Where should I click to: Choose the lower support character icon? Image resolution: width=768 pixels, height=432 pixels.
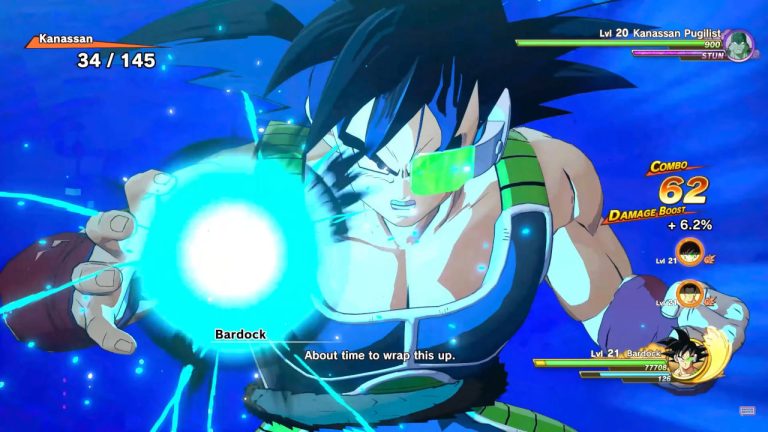(689, 295)
